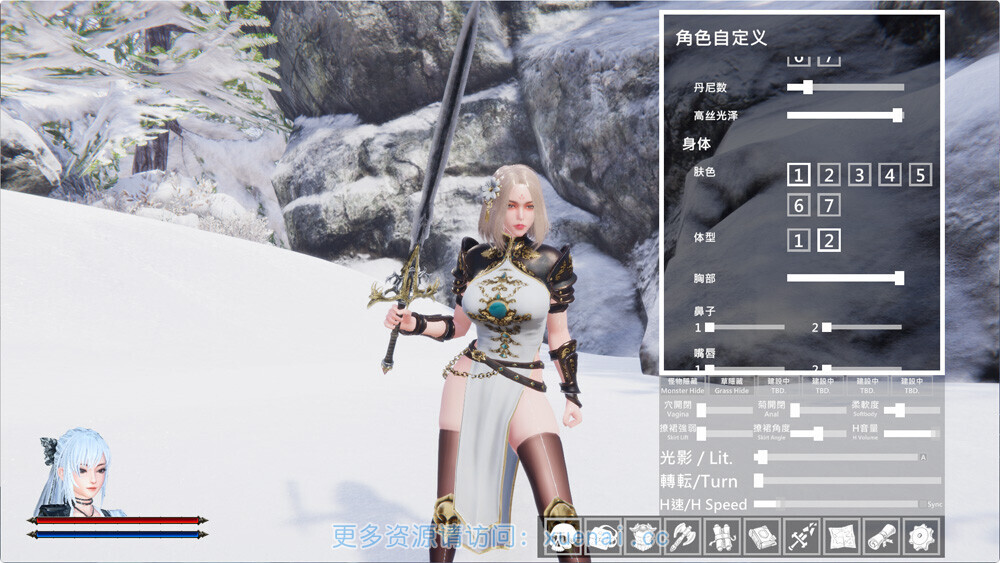Toggle the Monster Hide button
The image size is (1000, 563).
coord(682,385)
